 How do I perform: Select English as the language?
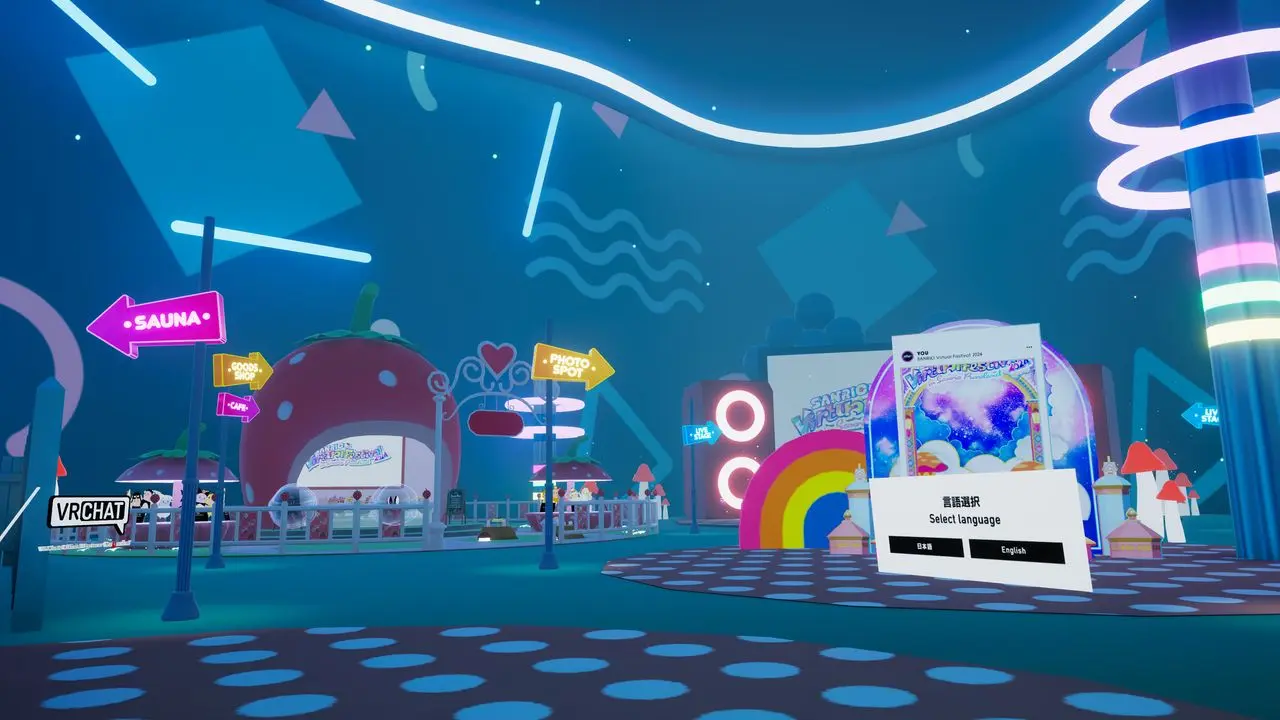tap(1016, 551)
